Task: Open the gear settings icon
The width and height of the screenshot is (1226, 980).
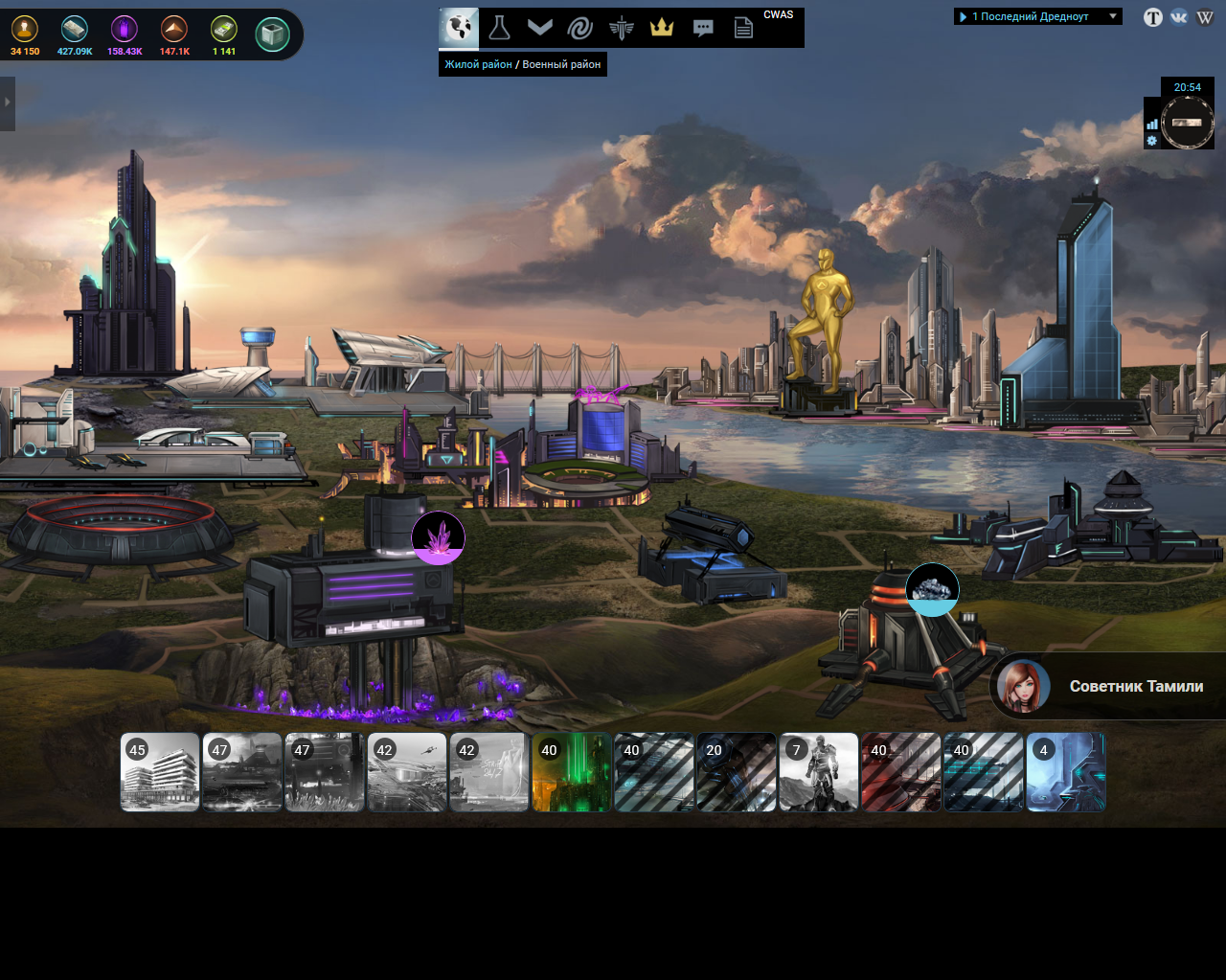Action: click(x=1152, y=141)
